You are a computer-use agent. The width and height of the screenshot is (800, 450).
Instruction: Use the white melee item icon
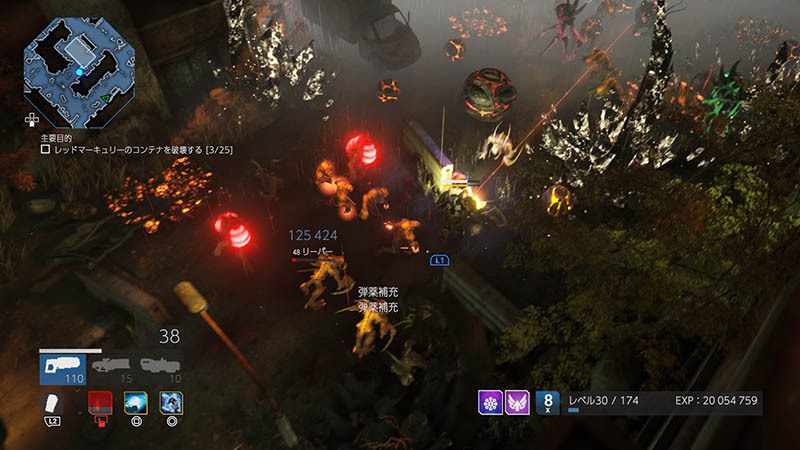pos(54,402)
